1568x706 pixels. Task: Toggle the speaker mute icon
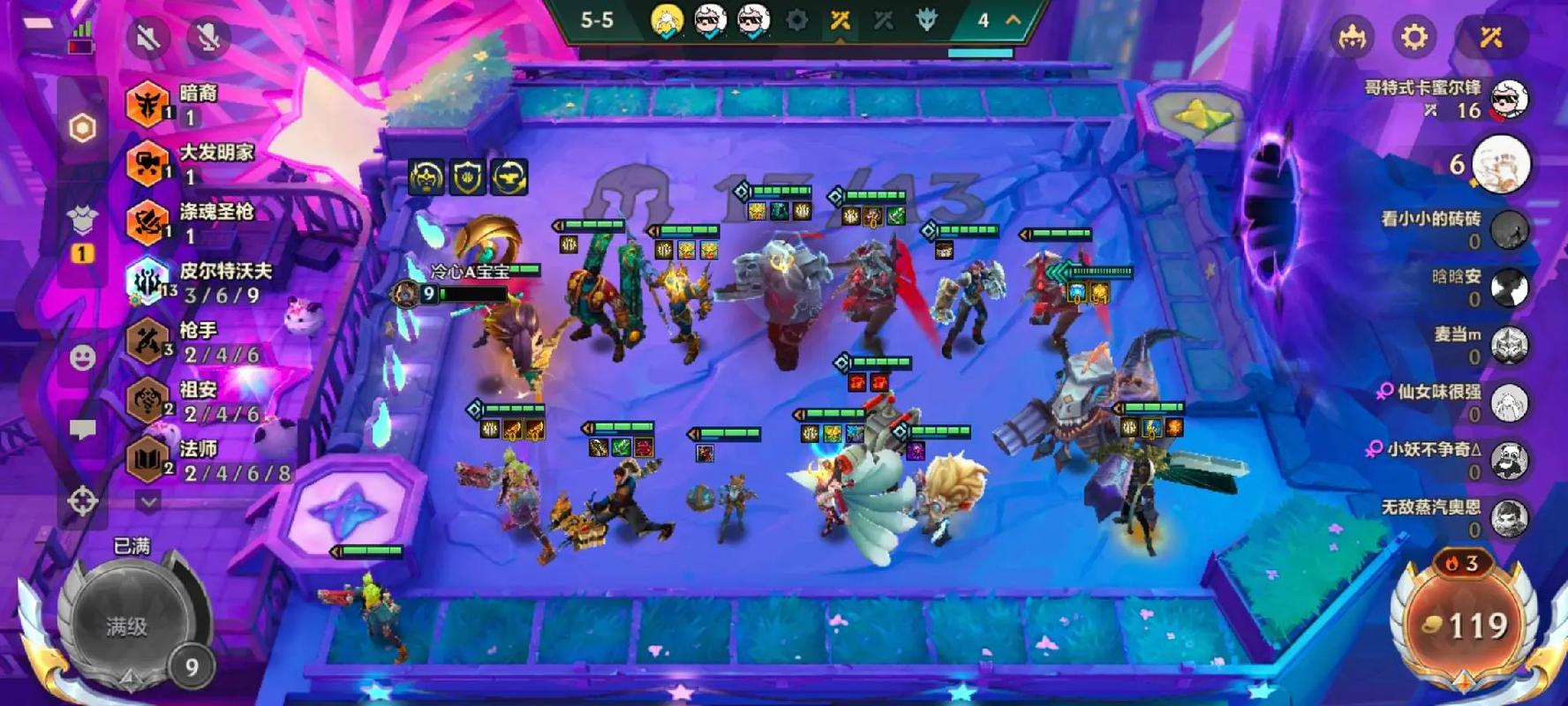click(x=147, y=37)
